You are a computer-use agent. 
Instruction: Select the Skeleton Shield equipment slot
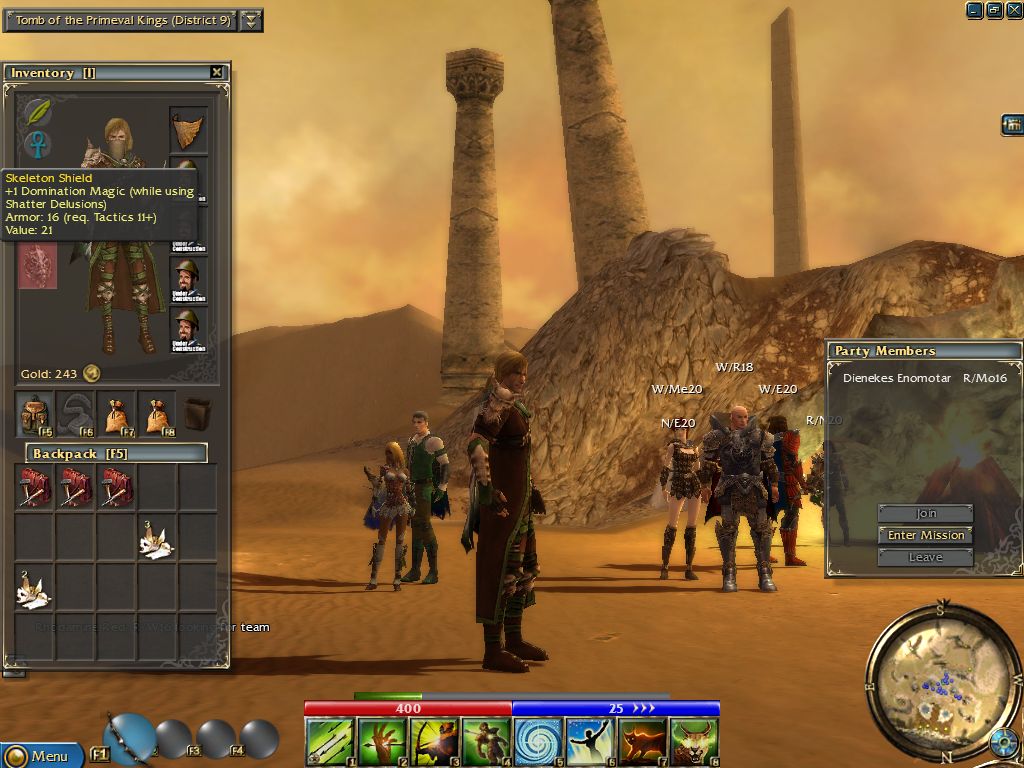click(x=38, y=267)
